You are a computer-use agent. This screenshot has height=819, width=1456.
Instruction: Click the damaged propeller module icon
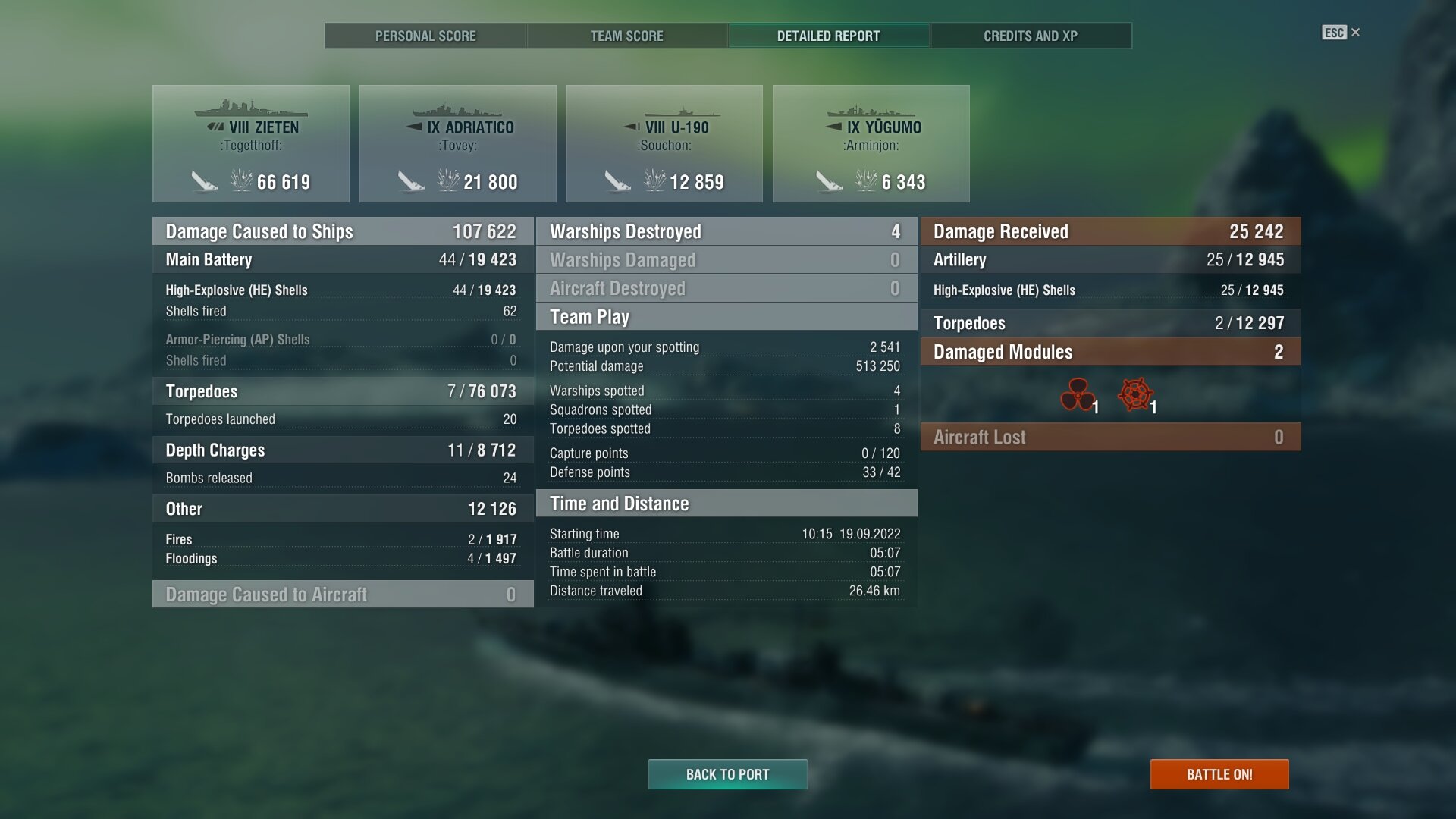click(x=1078, y=394)
